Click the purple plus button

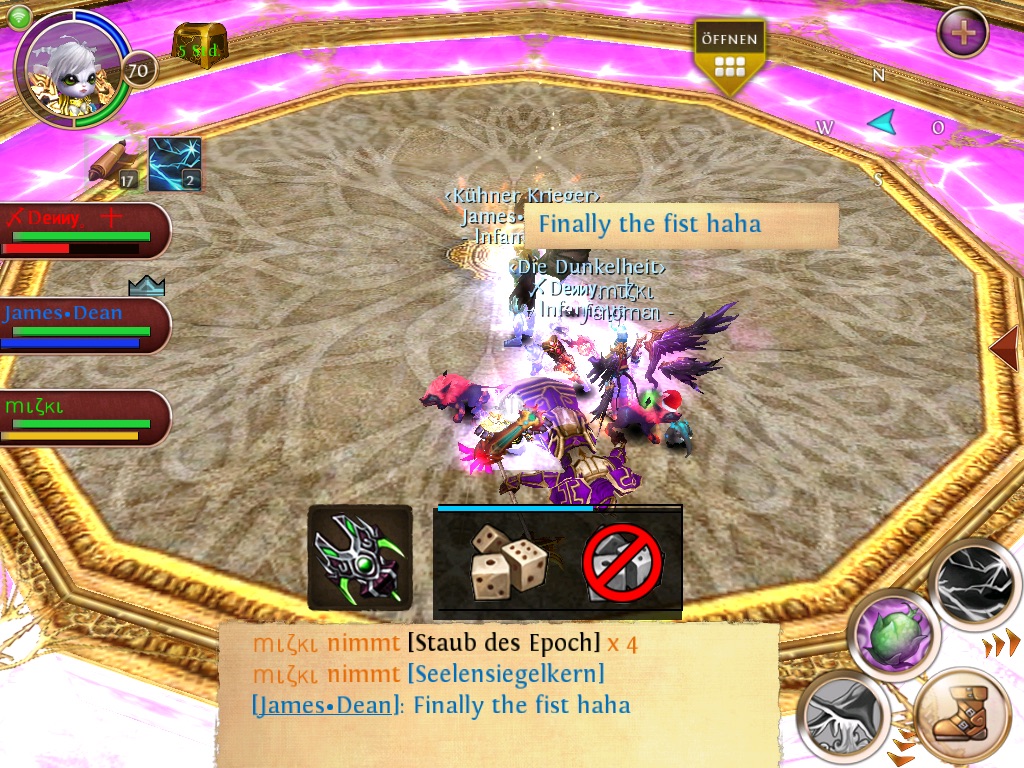[963, 32]
